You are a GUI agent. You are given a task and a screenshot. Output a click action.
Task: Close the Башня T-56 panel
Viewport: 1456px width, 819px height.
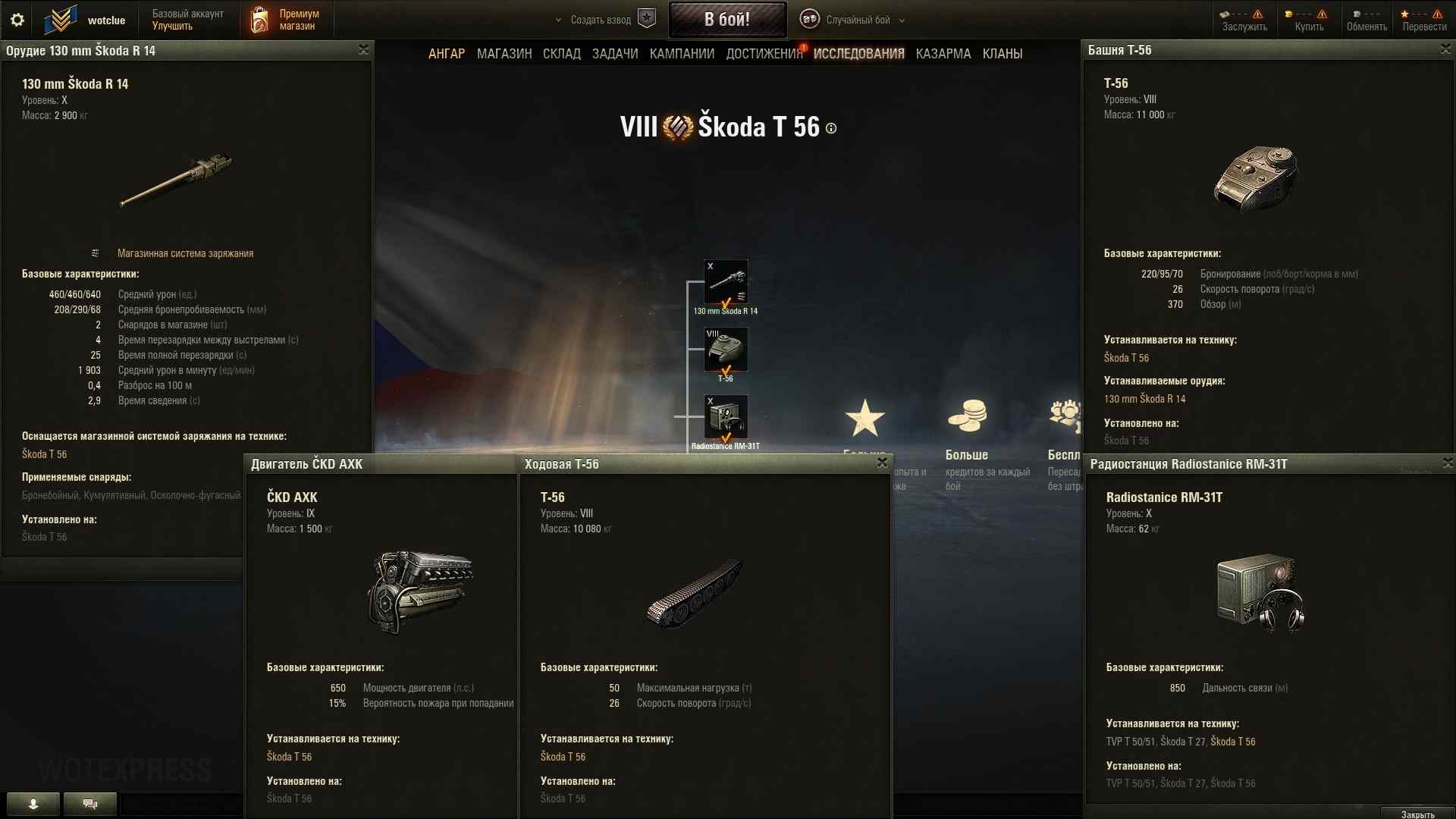[1445, 49]
